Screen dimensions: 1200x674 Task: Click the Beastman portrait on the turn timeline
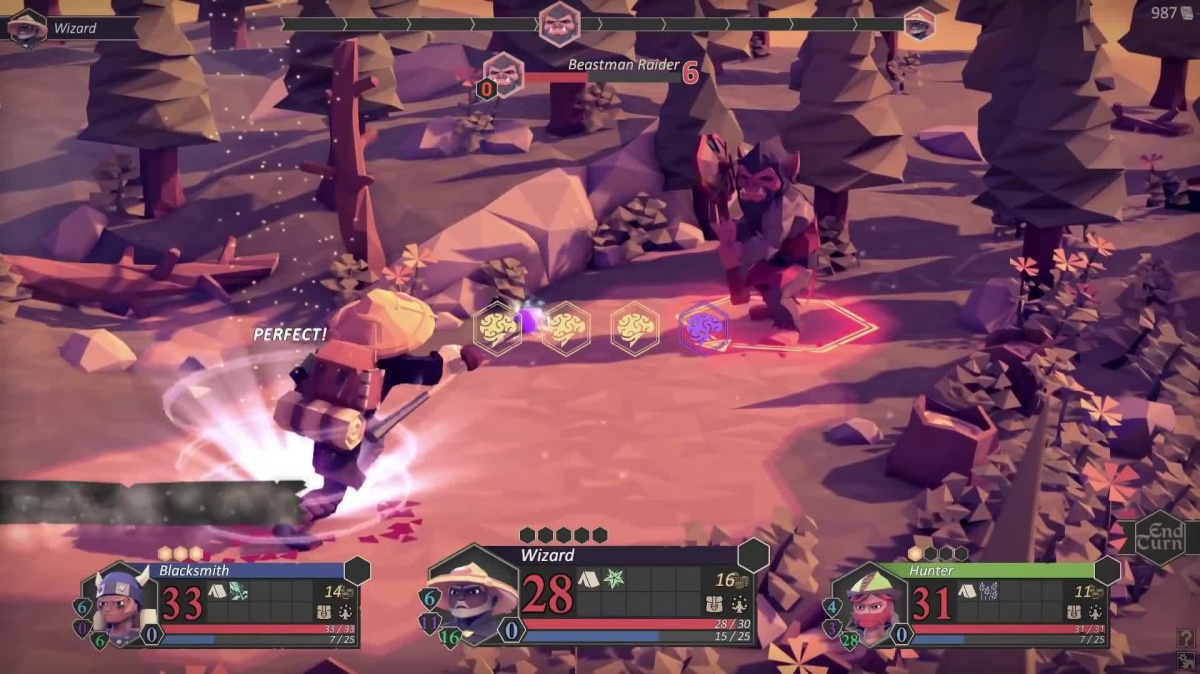pyautogui.click(x=559, y=23)
